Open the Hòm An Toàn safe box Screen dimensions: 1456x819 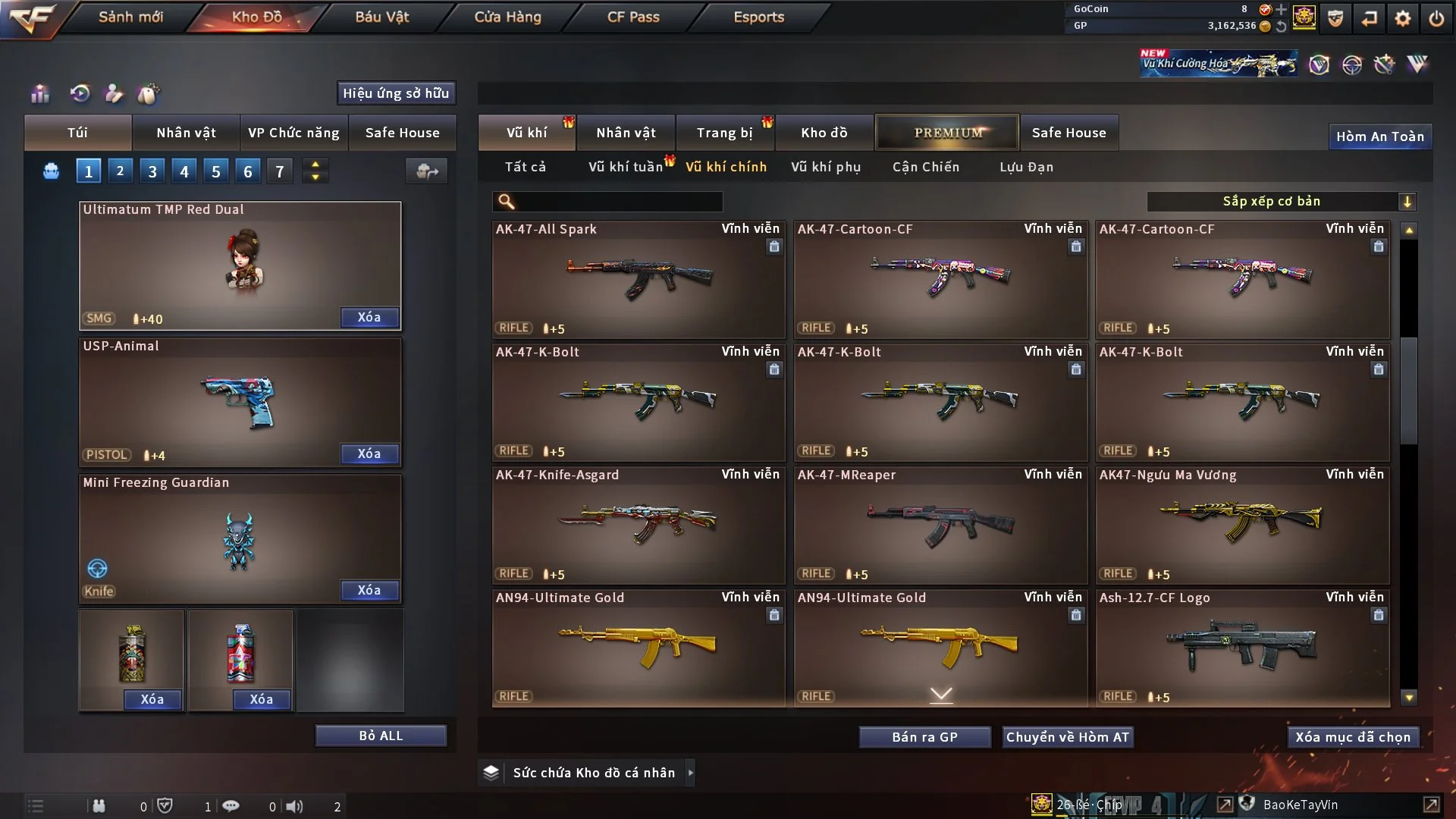1379,136
